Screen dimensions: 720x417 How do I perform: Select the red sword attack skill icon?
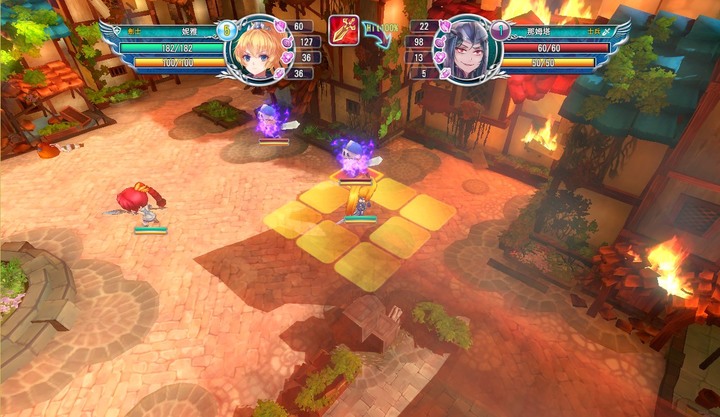(344, 31)
